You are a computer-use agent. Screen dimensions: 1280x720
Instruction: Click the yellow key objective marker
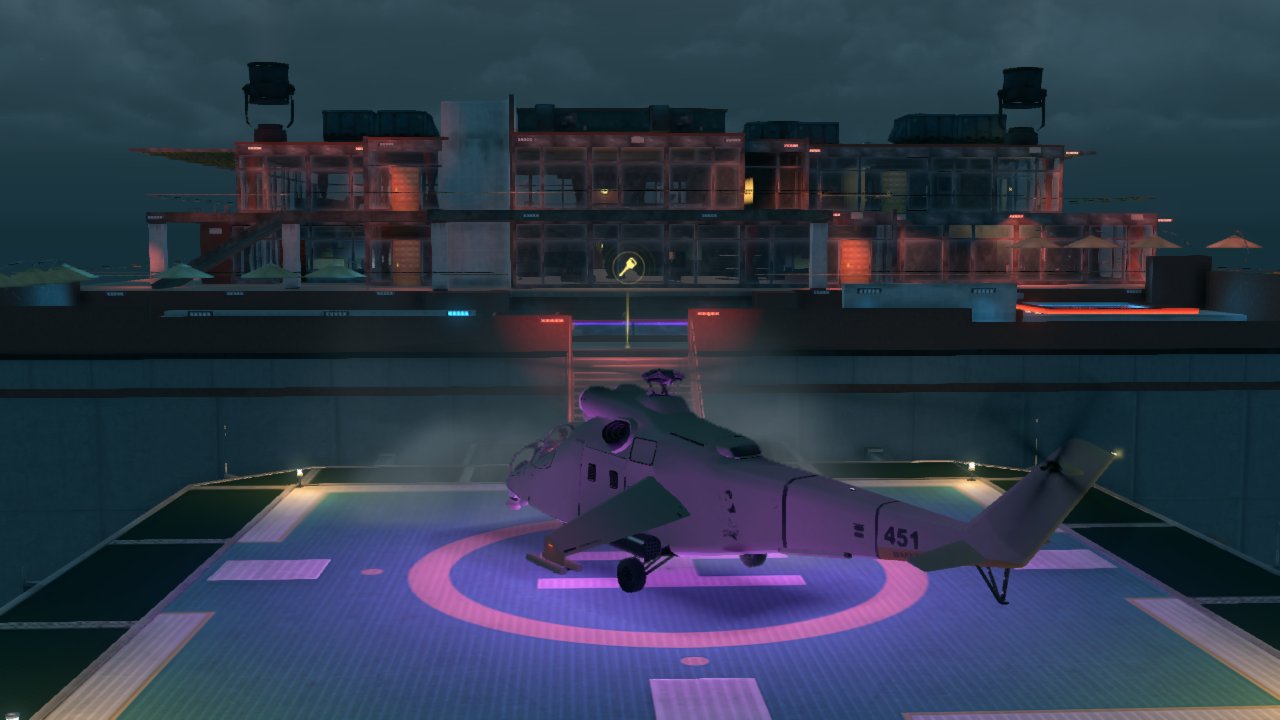click(x=628, y=266)
